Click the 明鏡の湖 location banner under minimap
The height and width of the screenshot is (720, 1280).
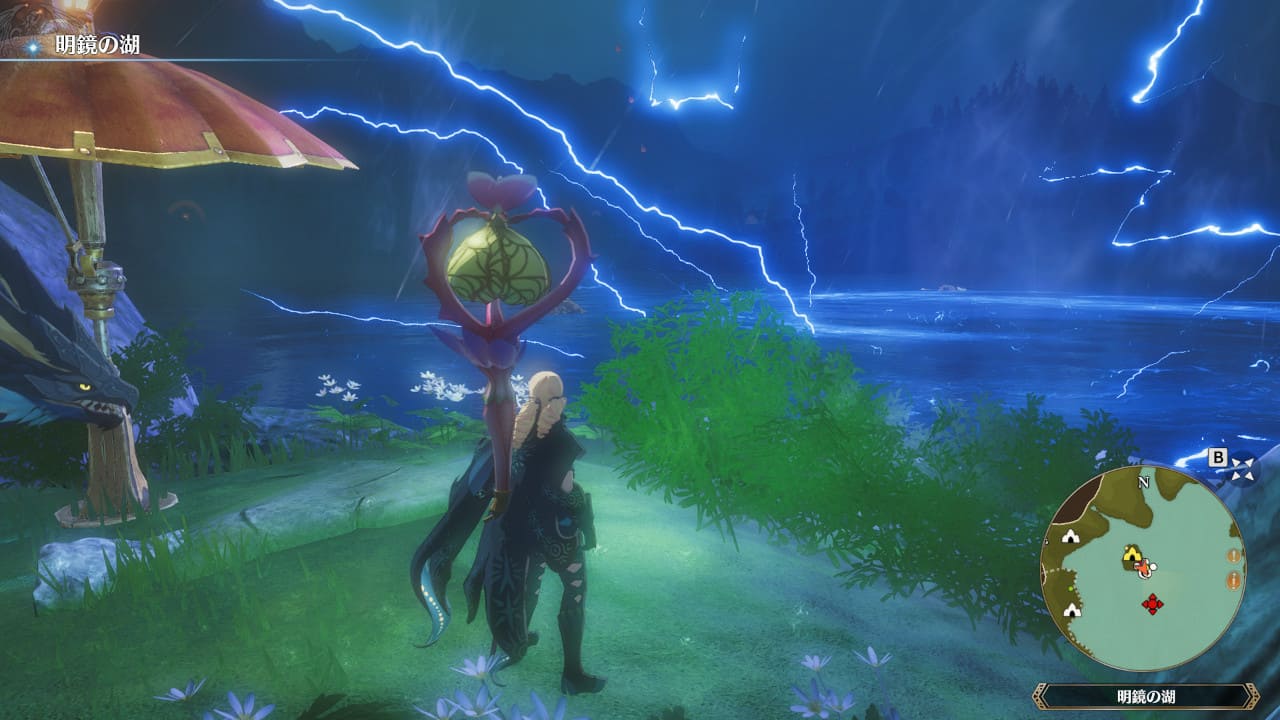pos(1145,696)
